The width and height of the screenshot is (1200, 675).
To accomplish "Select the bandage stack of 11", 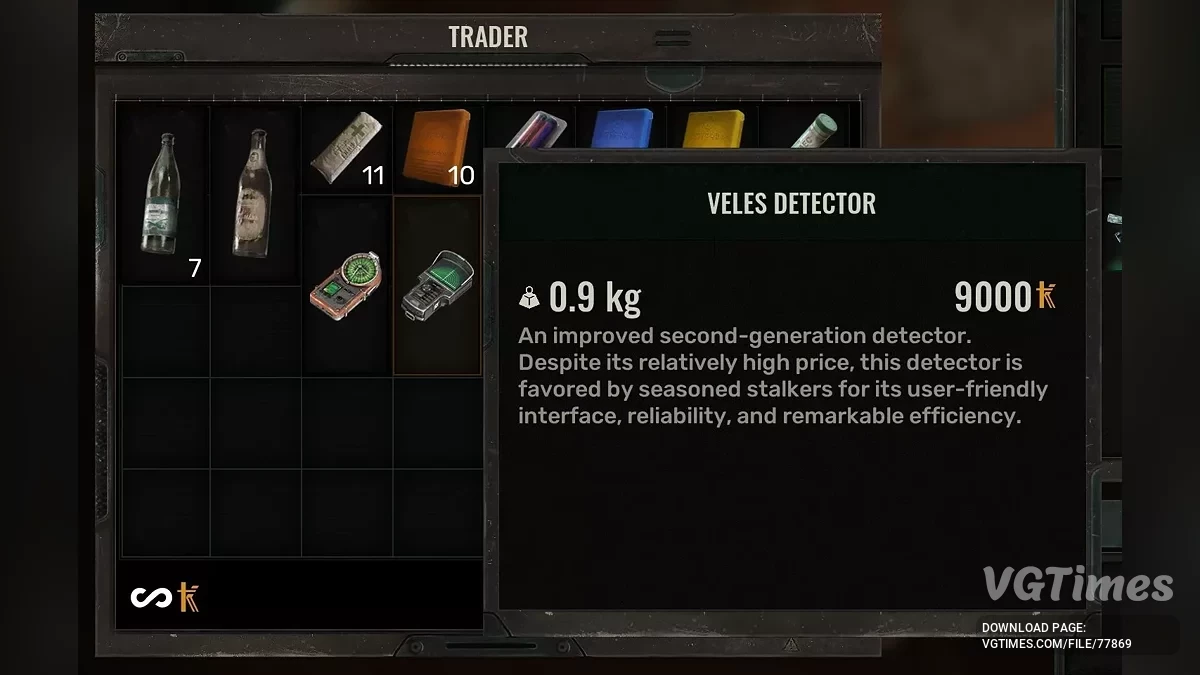I will coord(346,150).
